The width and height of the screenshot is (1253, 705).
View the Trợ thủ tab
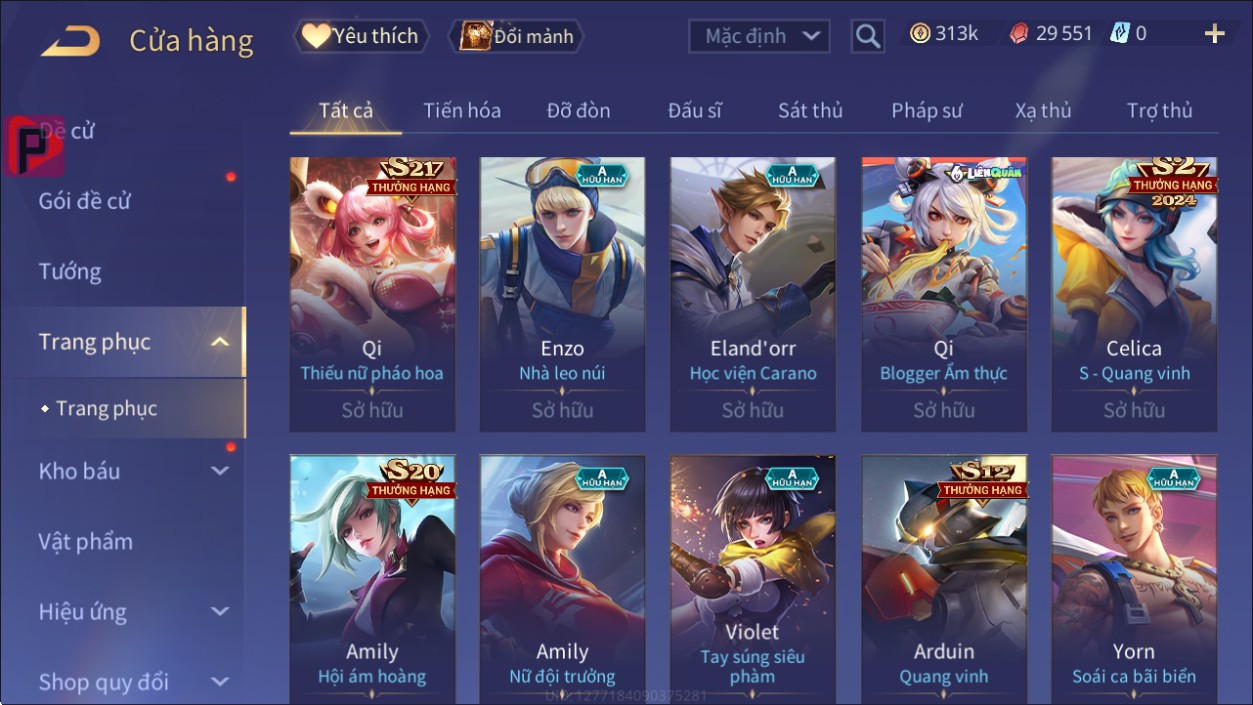pyautogui.click(x=1159, y=111)
